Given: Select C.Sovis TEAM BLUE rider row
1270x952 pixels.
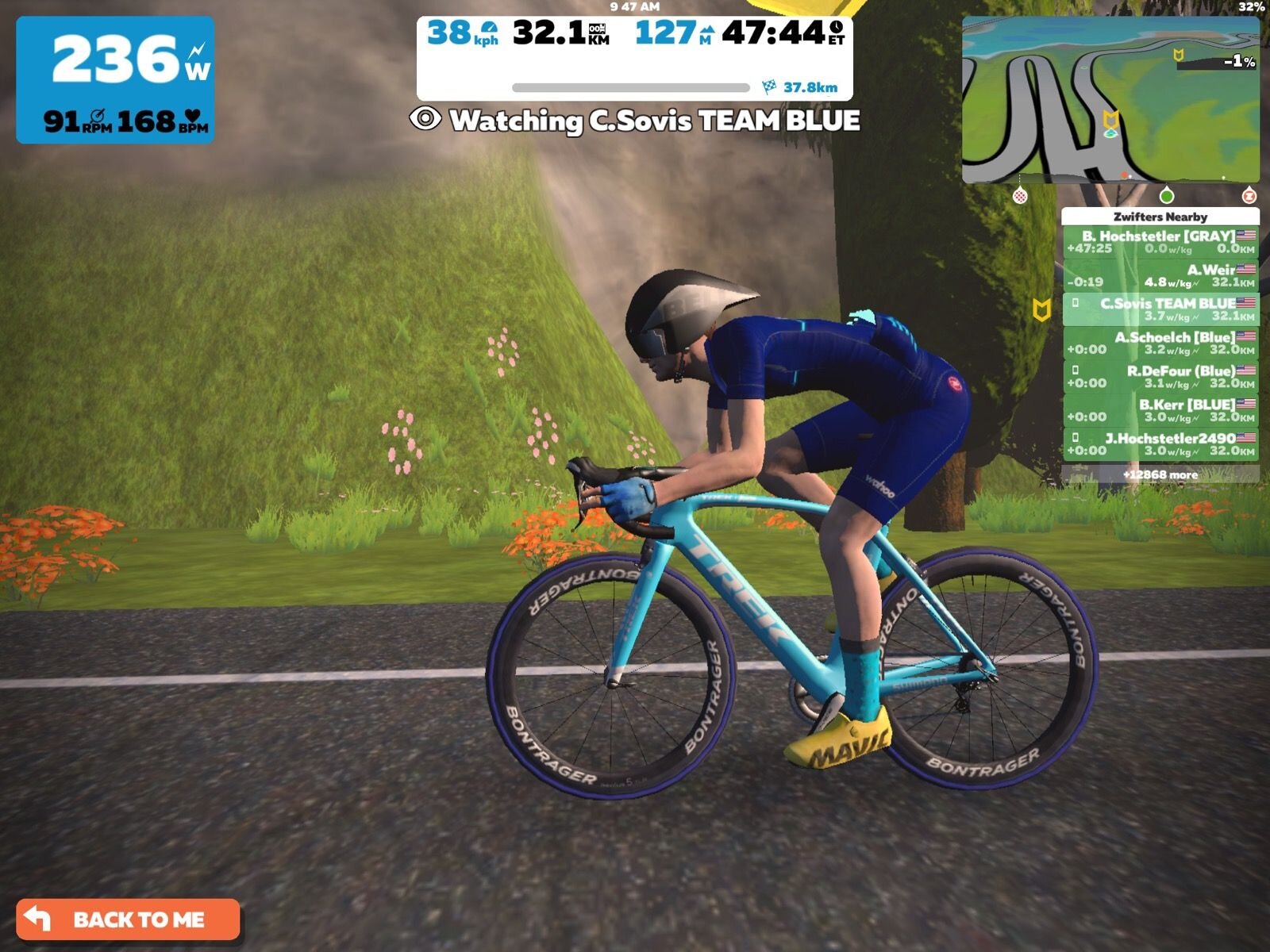Looking at the screenshot, I should (x=1160, y=309).
